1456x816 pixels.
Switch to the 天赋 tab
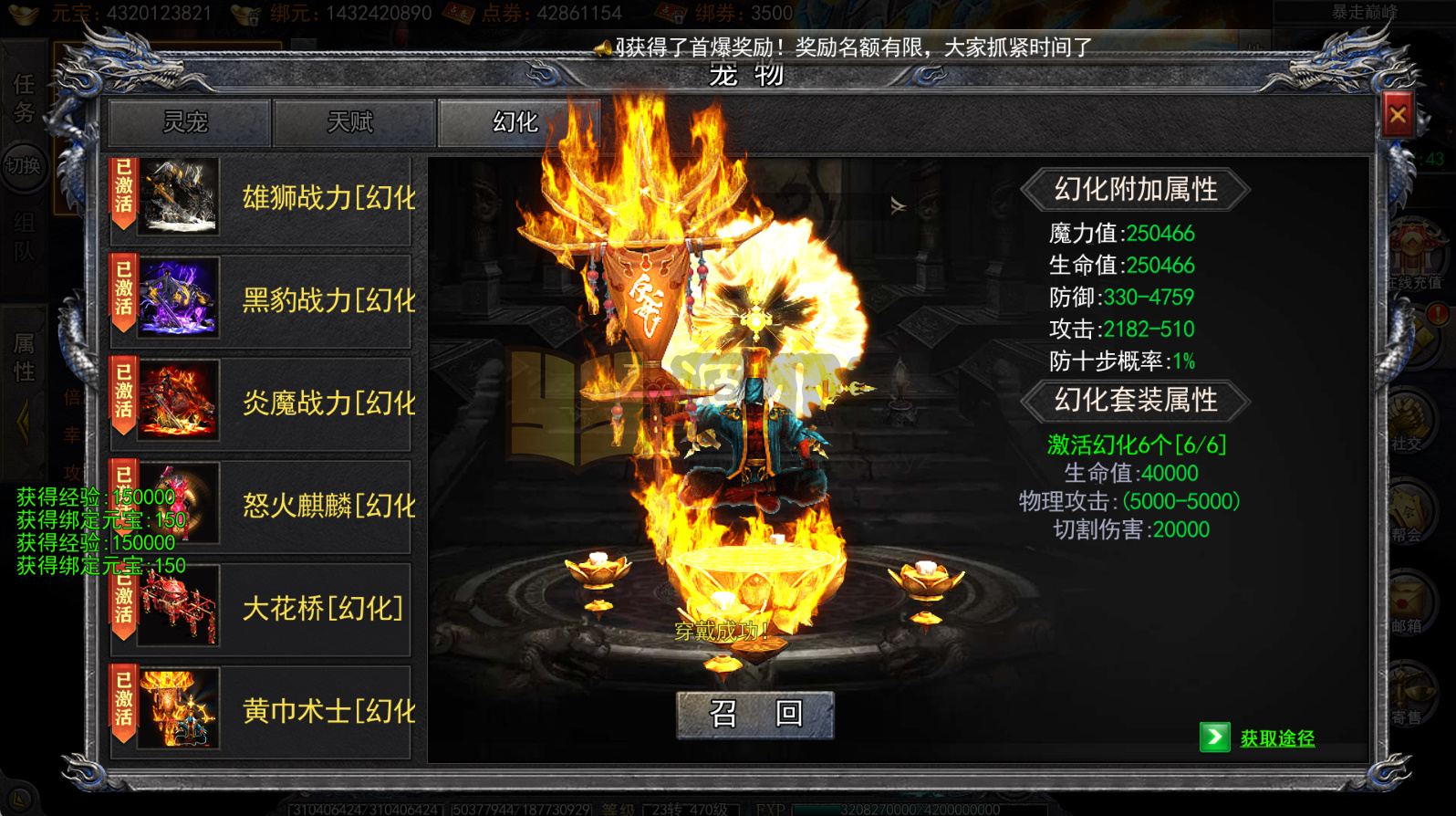click(353, 122)
